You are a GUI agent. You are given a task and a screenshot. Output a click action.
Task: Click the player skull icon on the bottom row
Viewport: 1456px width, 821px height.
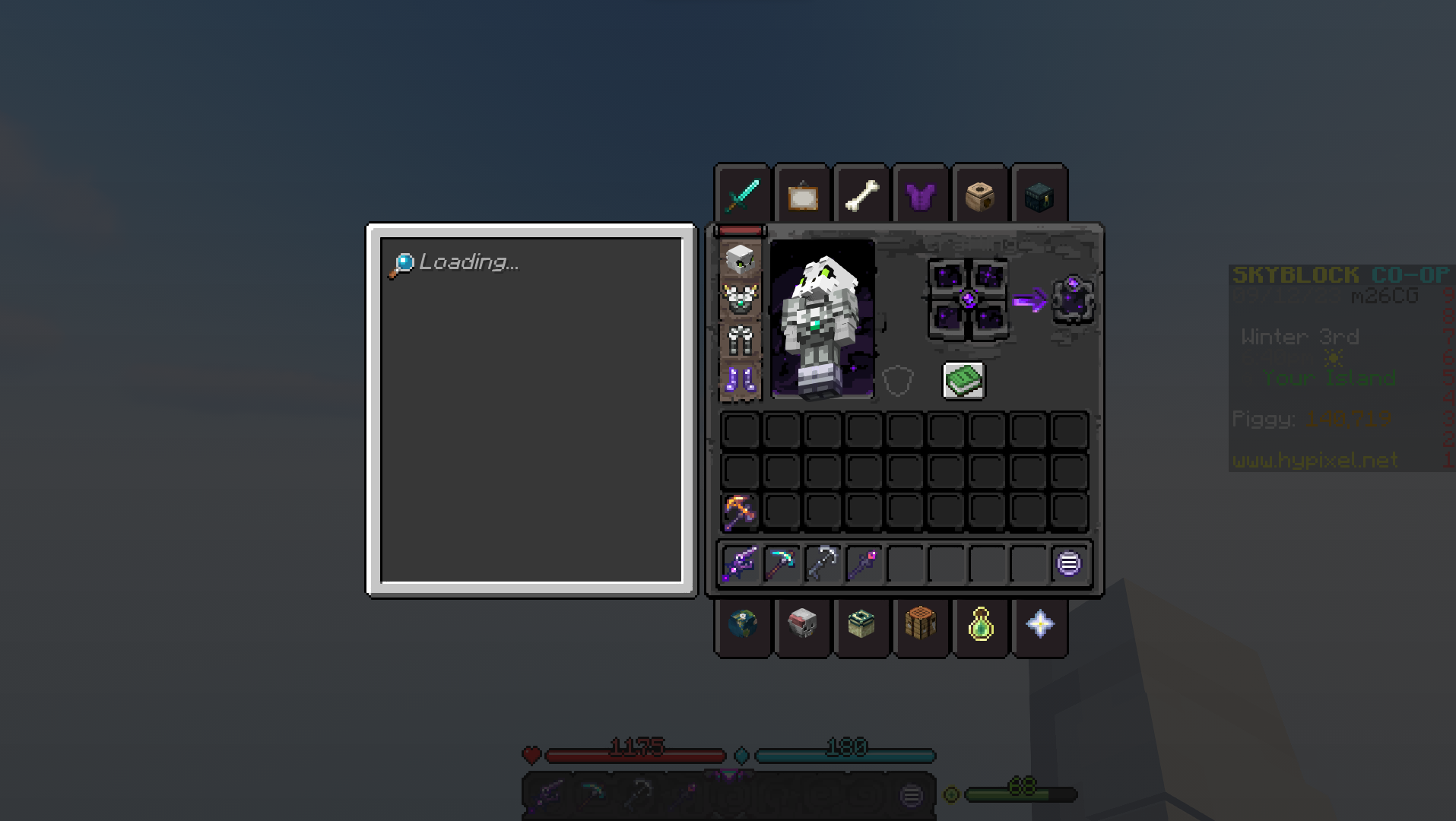tap(802, 625)
